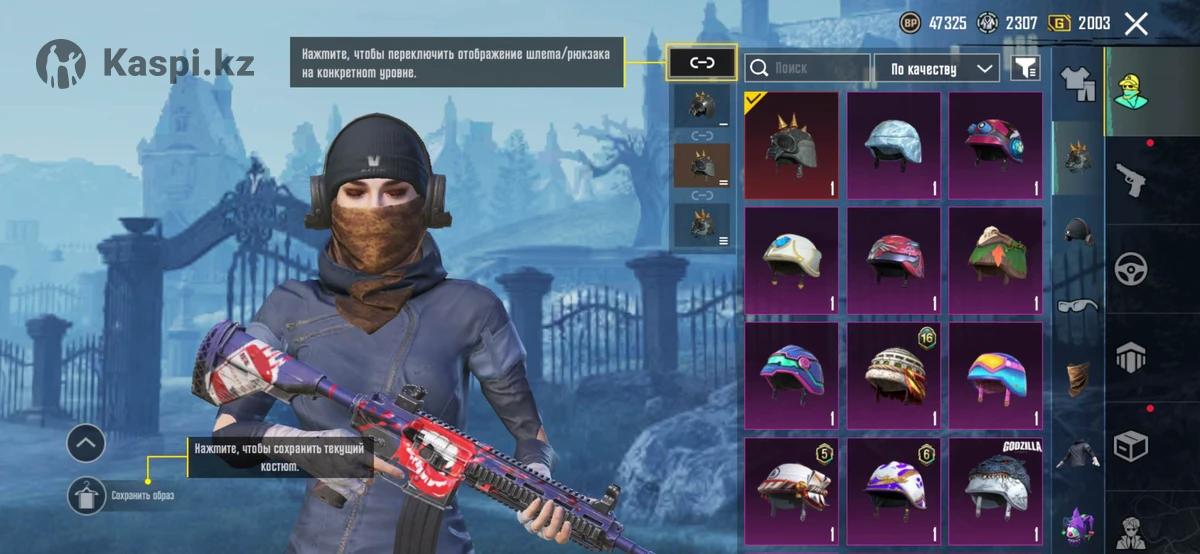Open the steering wheel vehicles tab
The width and height of the screenshot is (1200, 554).
pyautogui.click(x=1130, y=268)
